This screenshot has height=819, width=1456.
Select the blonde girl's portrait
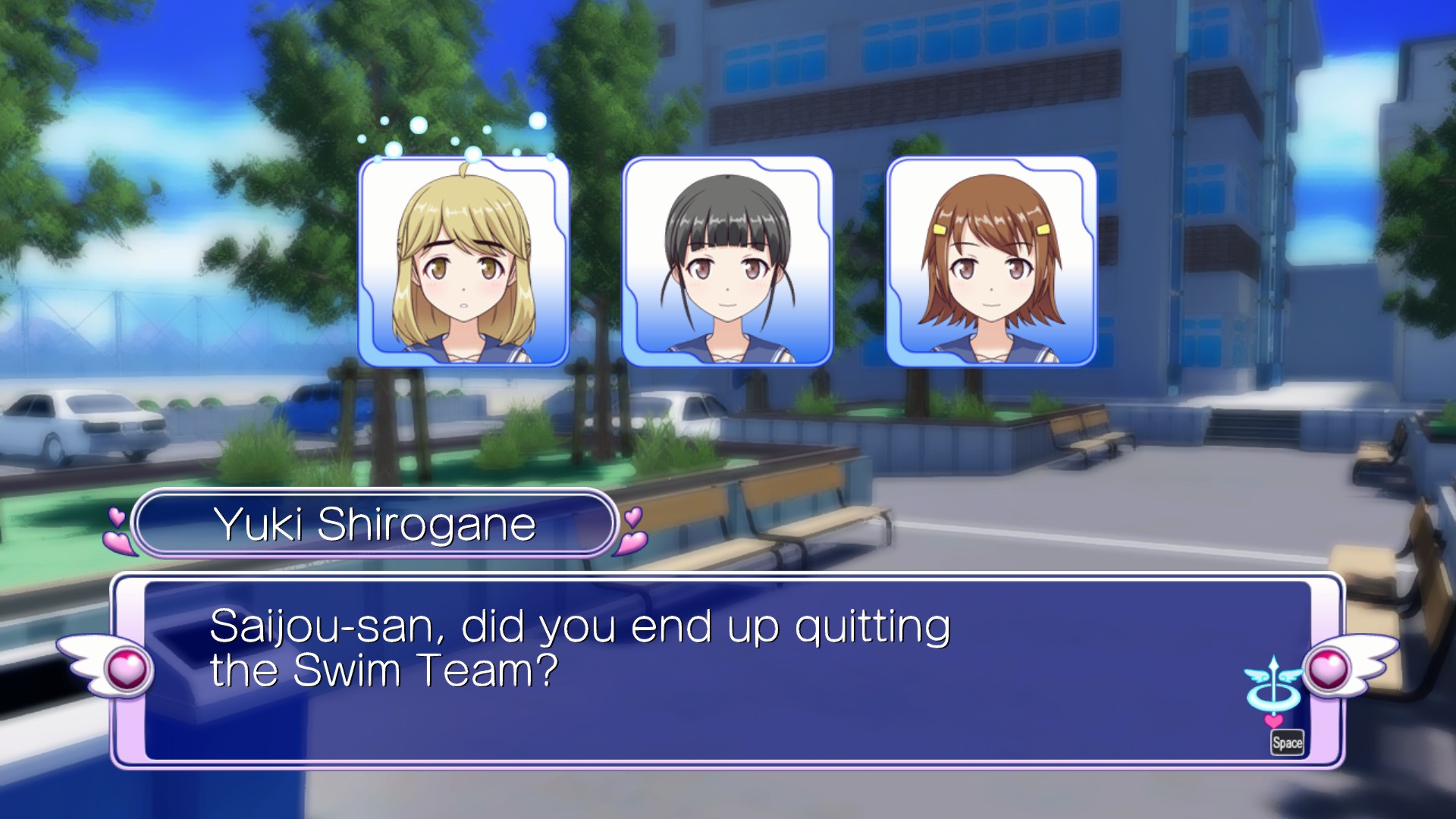pos(463,262)
